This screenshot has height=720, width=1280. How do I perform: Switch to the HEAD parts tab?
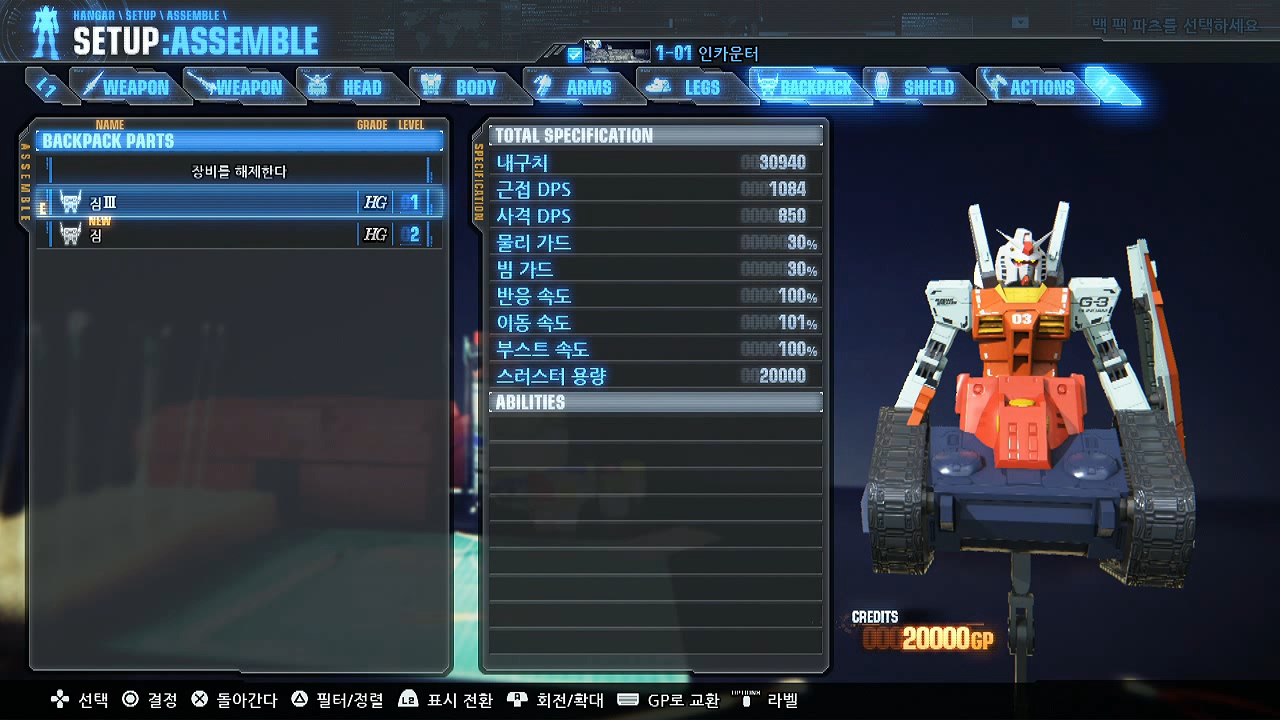[x=349, y=87]
